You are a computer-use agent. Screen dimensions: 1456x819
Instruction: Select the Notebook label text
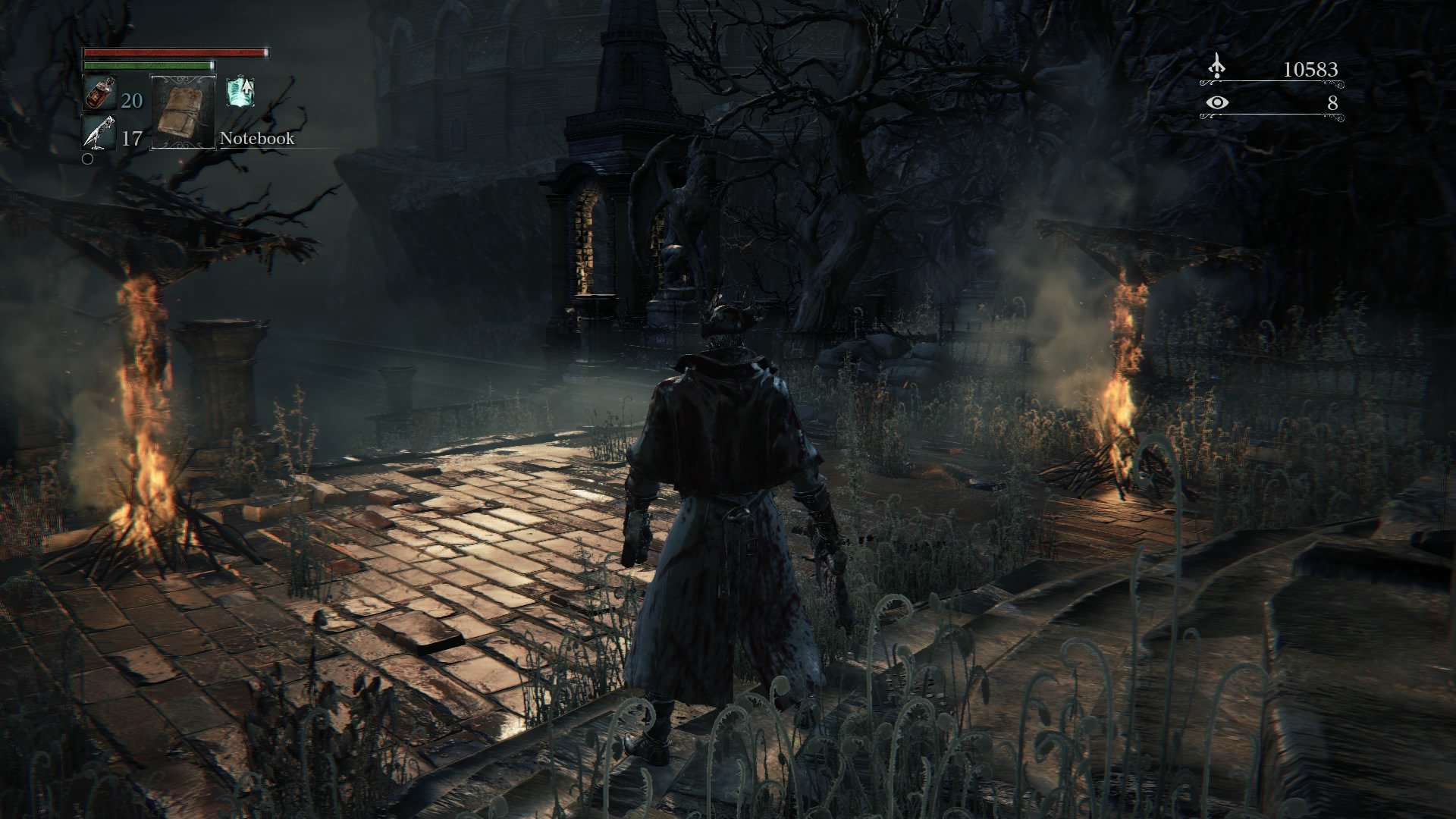[x=256, y=140]
